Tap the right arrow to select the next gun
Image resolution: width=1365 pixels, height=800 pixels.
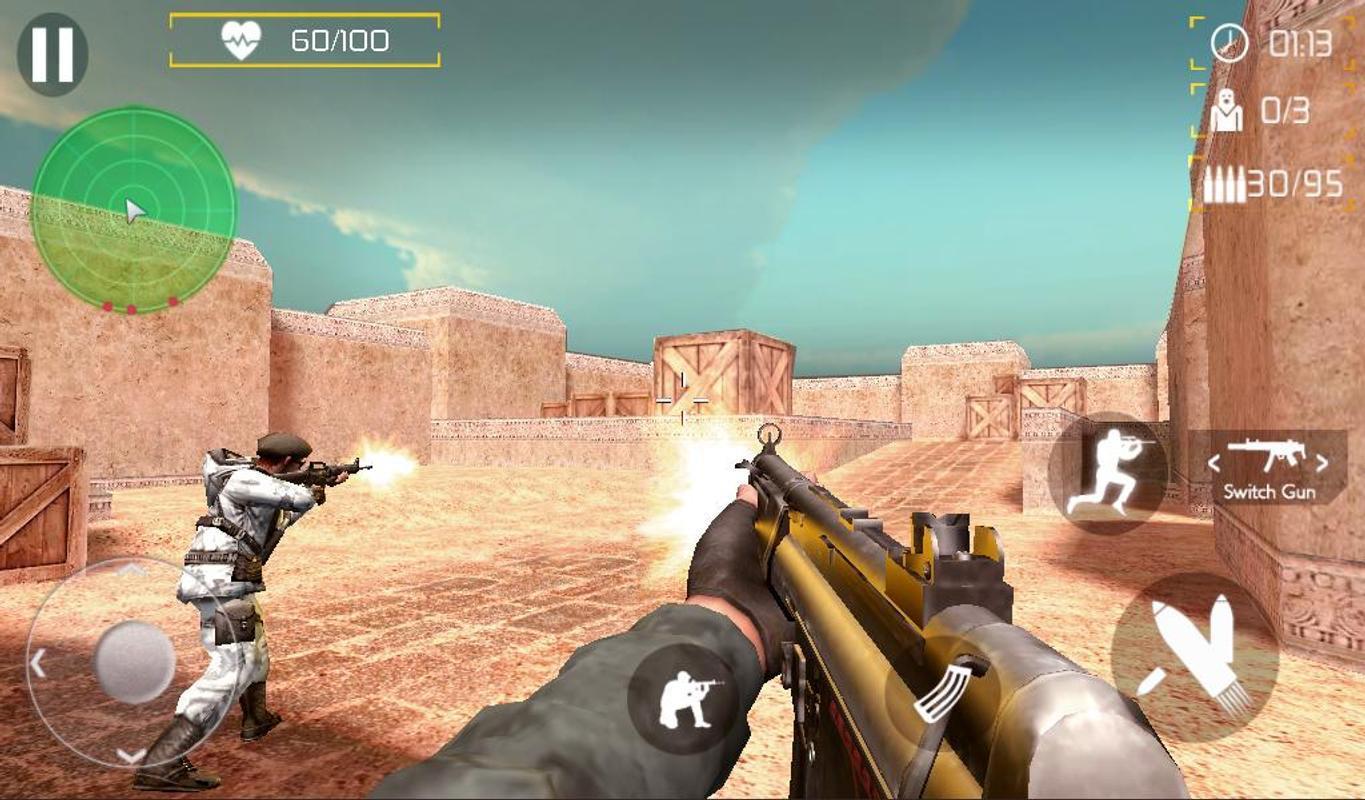pos(1323,464)
